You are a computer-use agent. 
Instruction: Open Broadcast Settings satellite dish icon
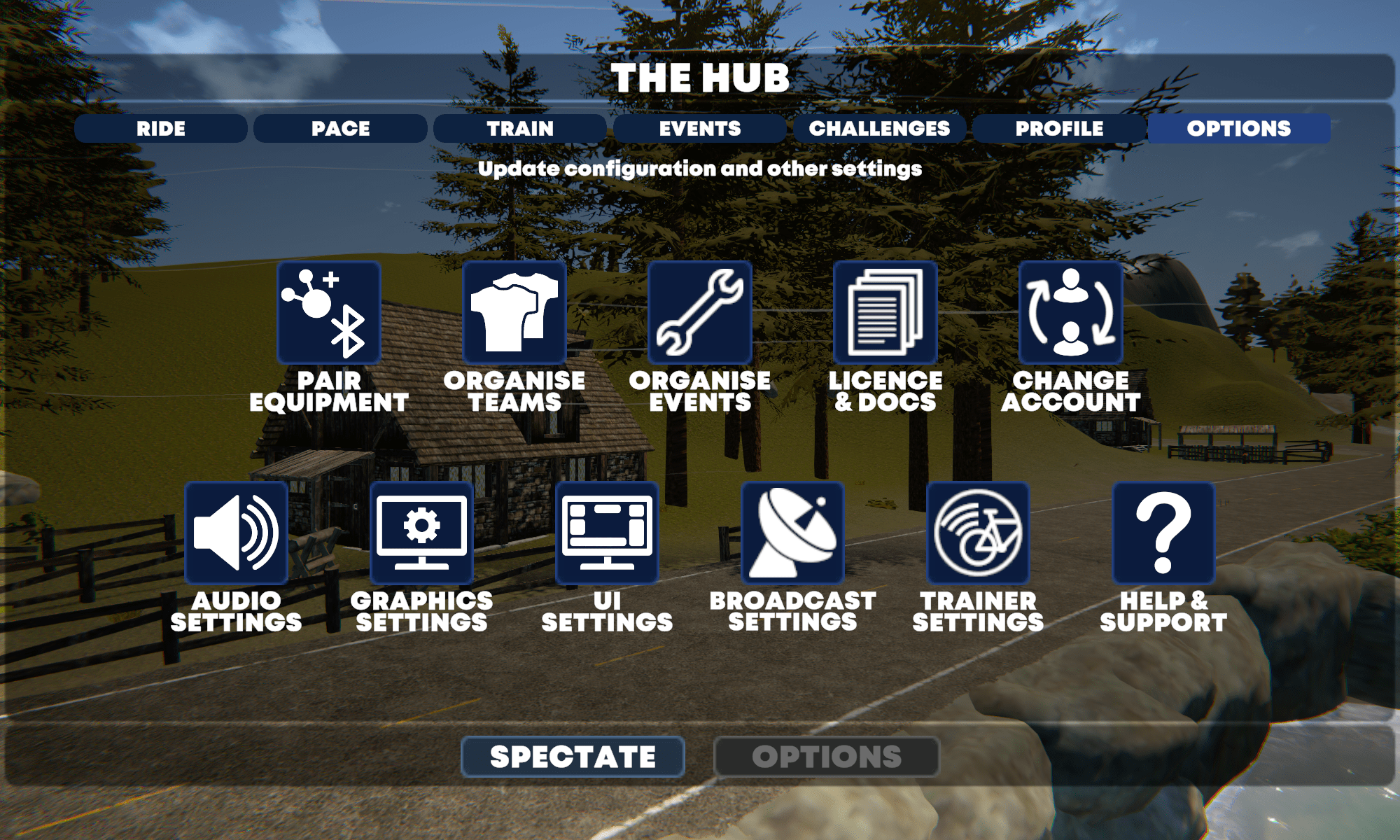click(x=792, y=533)
